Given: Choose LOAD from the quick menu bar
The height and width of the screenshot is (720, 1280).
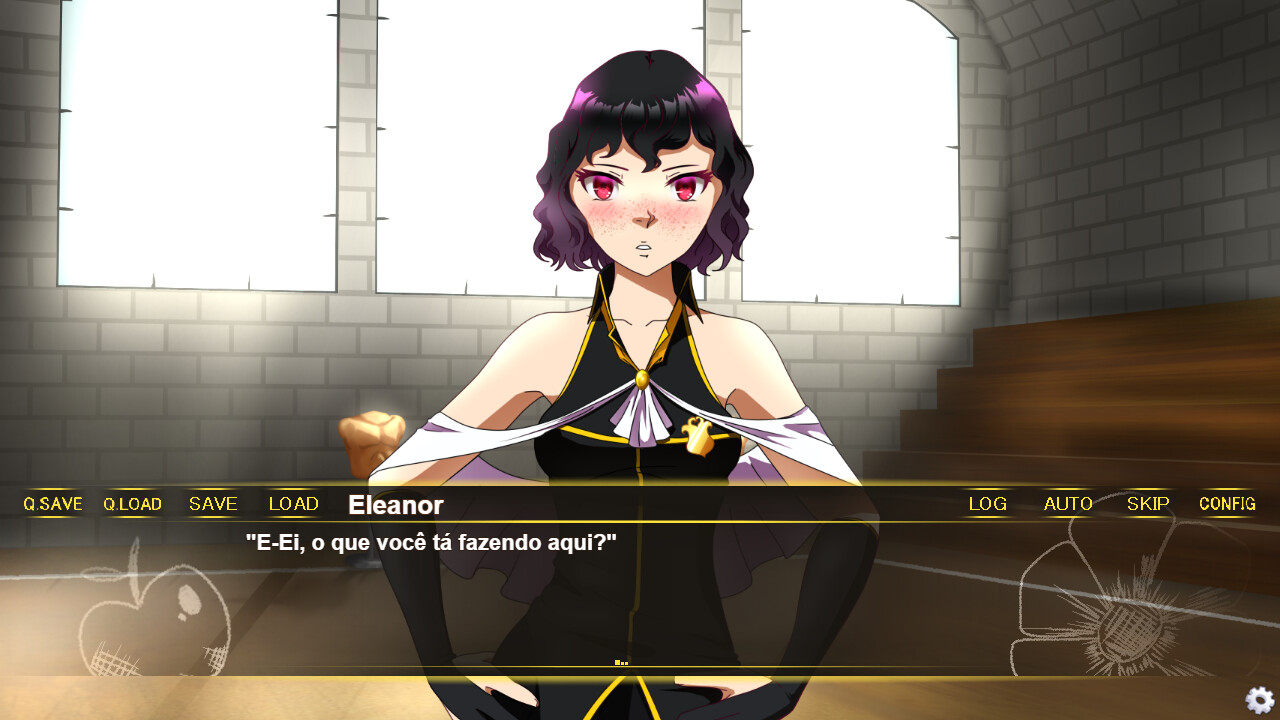Looking at the screenshot, I should (292, 504).
